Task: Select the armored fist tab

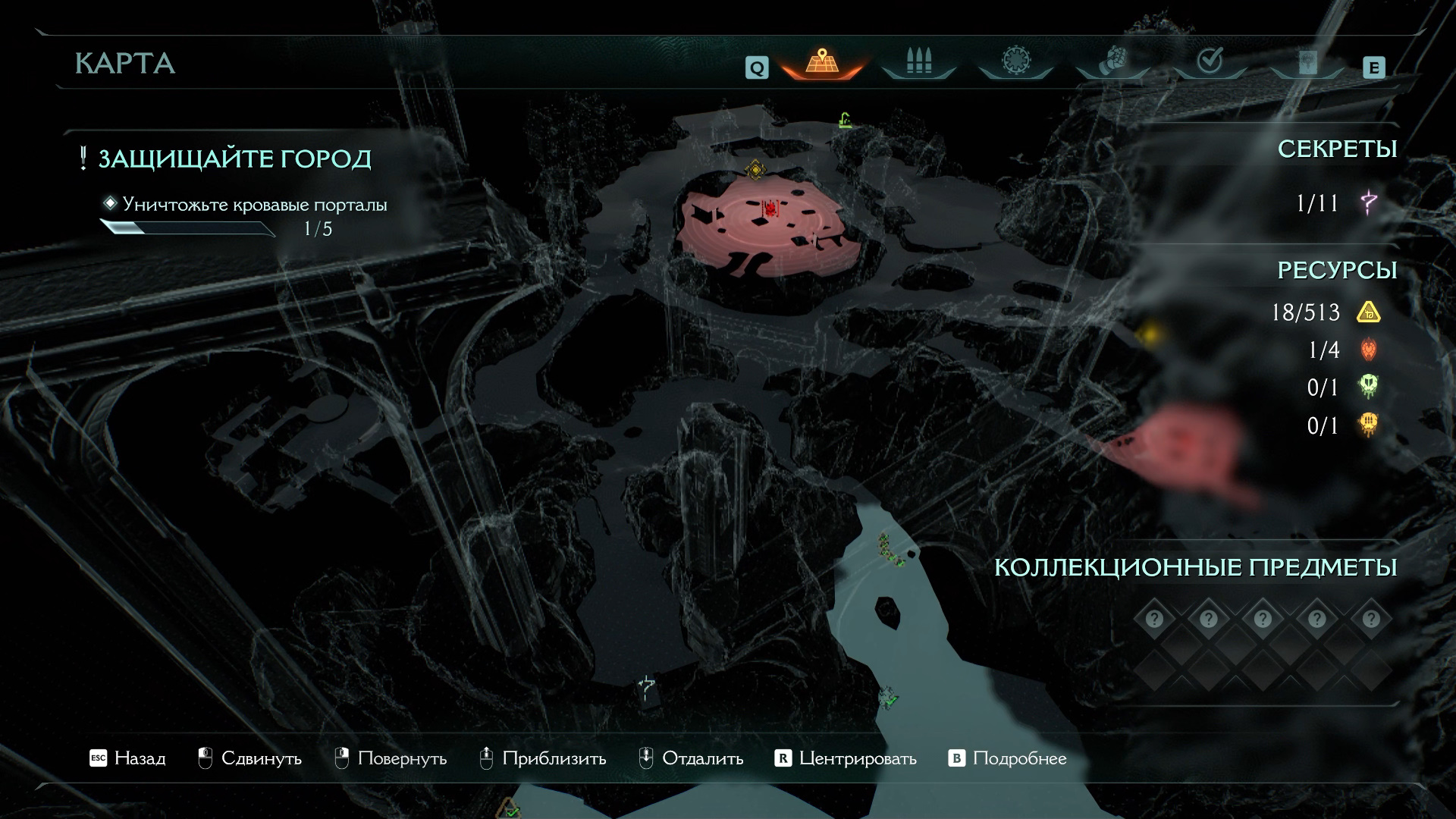Action: [1112, 61]
